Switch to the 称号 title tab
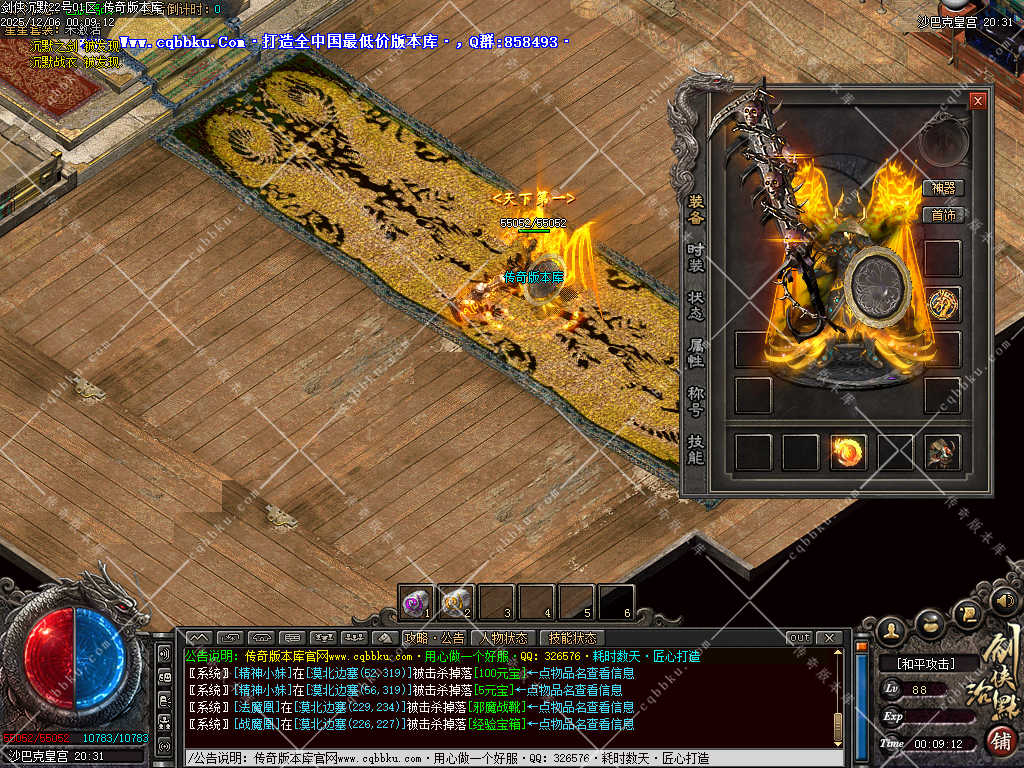 click(696, 400)
